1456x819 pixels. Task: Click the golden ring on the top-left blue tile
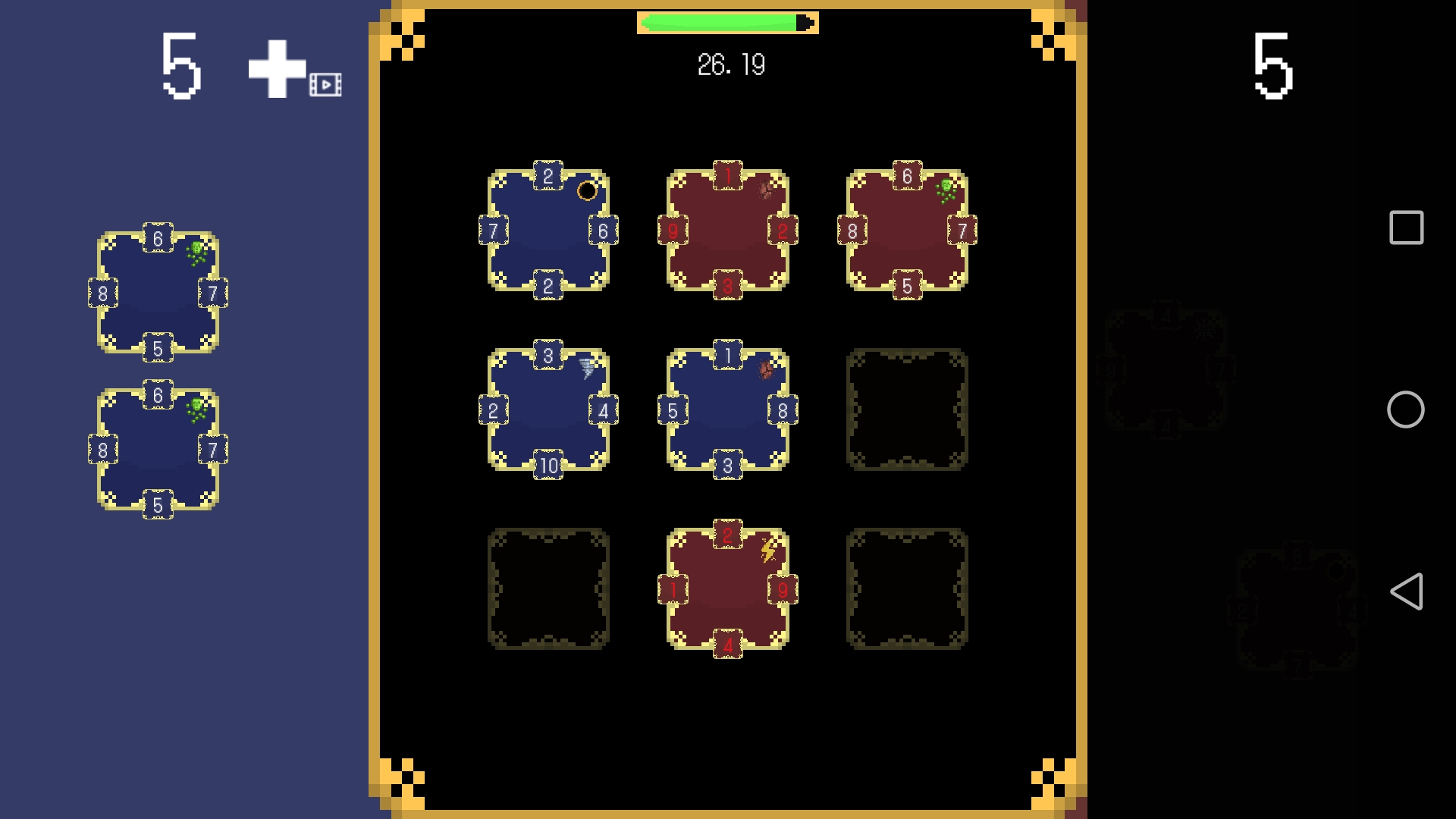(587, 192)
